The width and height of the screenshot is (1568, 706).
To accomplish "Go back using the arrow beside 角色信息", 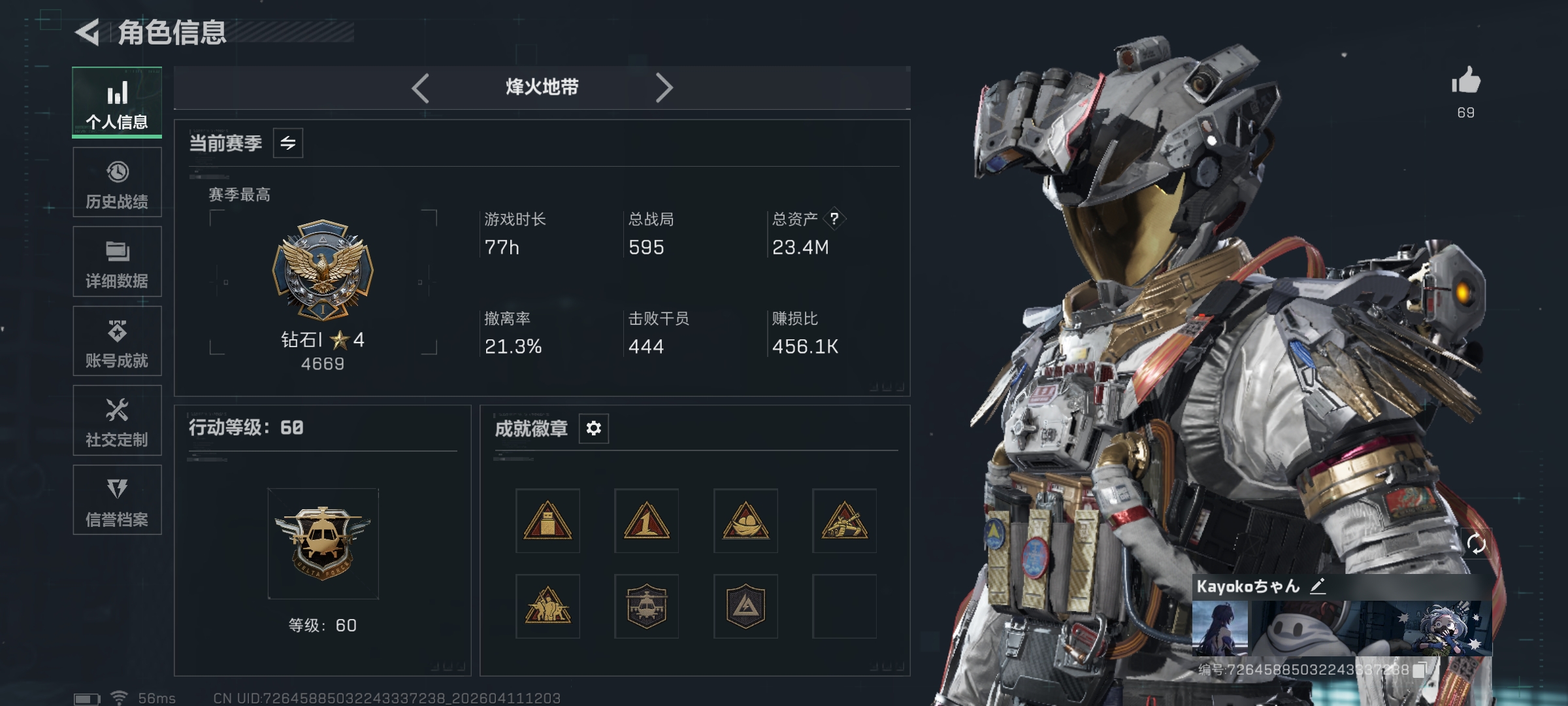I will click(88, 32).
